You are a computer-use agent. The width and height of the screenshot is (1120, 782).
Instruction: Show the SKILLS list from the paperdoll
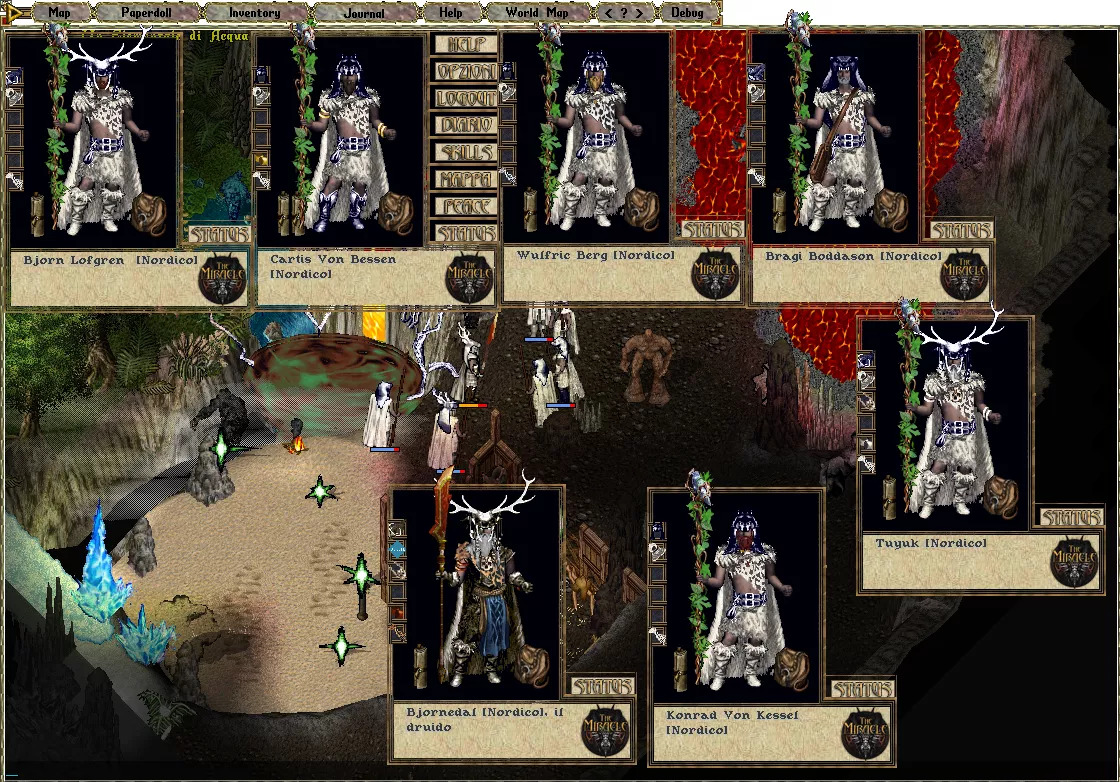tap(465, 153)
